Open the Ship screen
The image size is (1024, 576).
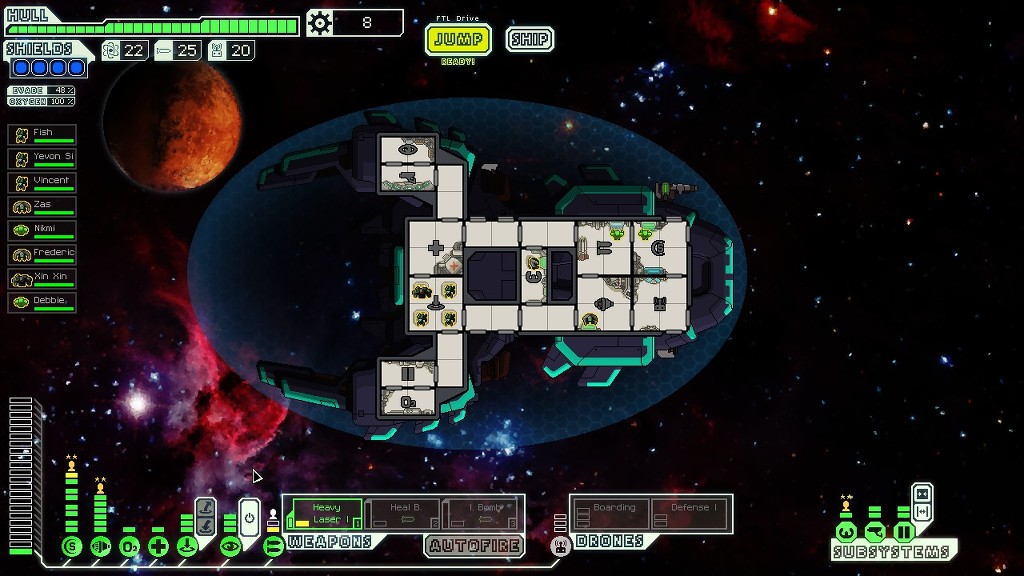529,40
